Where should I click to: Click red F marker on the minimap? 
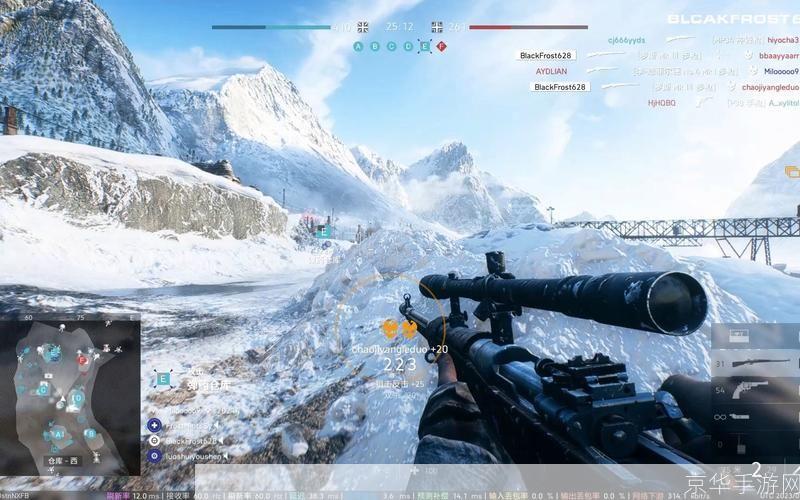click(x=83, y=359)
